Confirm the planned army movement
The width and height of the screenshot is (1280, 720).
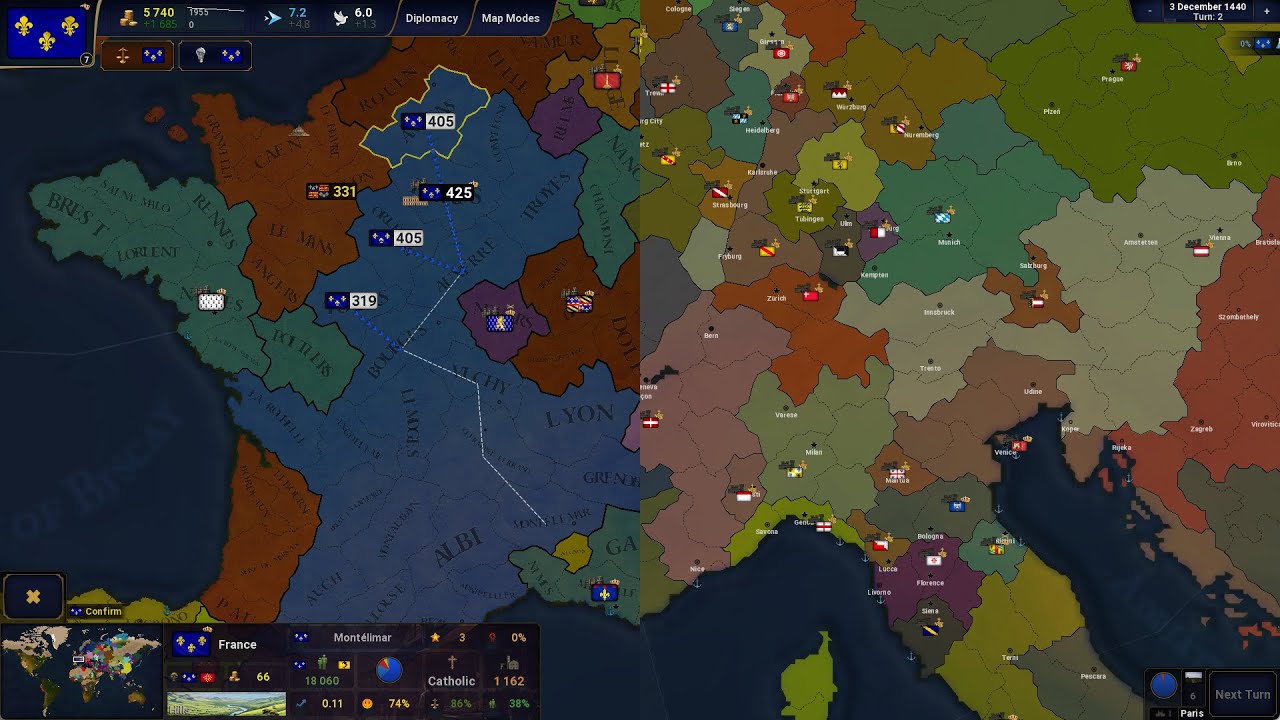[x=96, y=611]
